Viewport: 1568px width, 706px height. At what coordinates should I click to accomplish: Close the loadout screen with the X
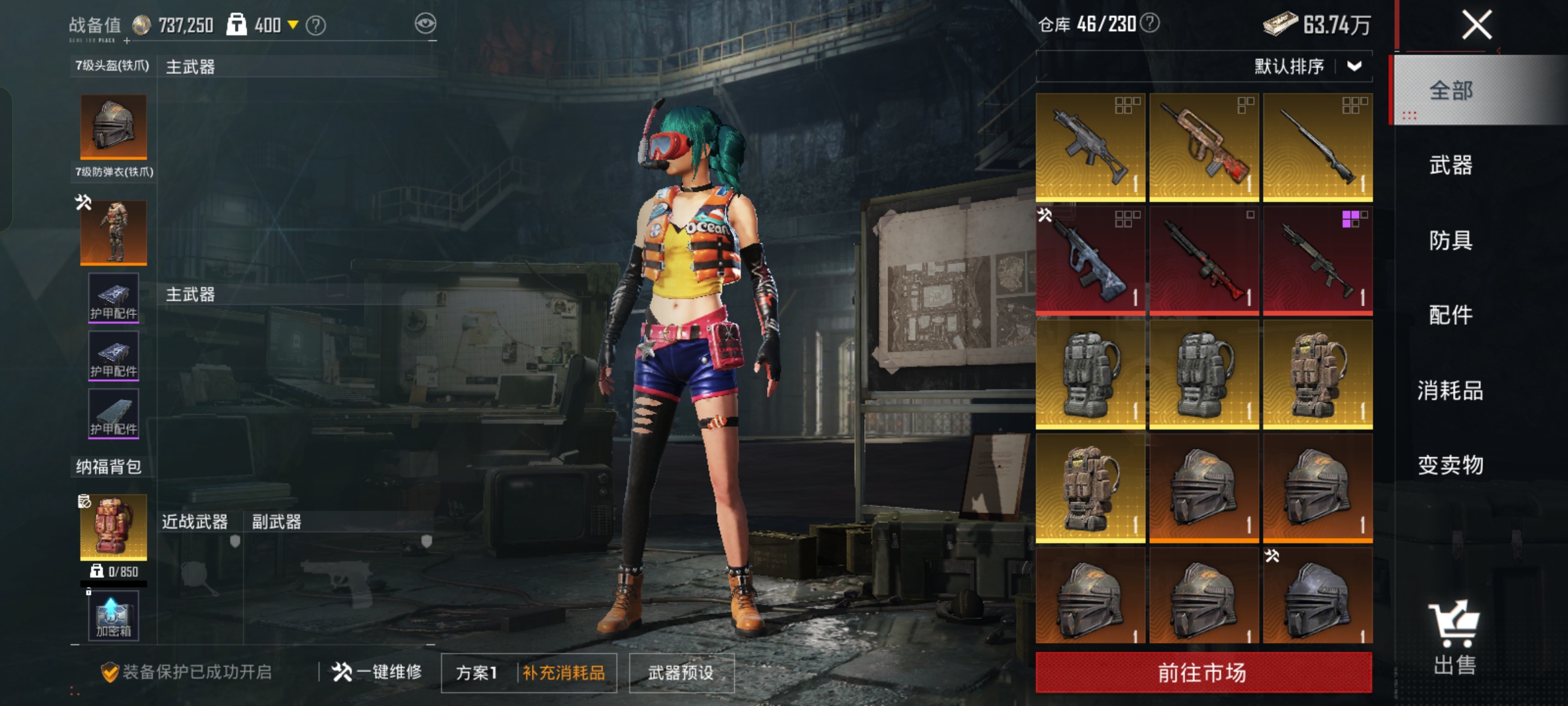point(1476,25)
